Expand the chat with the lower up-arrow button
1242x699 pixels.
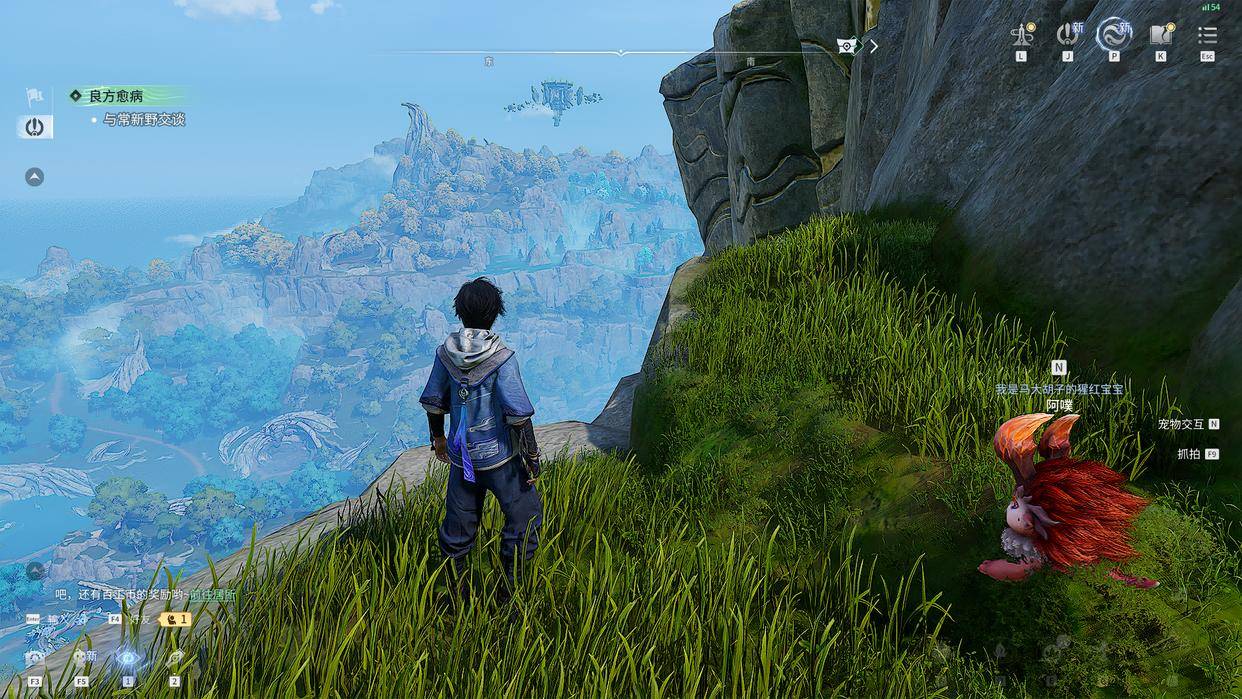coord(35,571)
